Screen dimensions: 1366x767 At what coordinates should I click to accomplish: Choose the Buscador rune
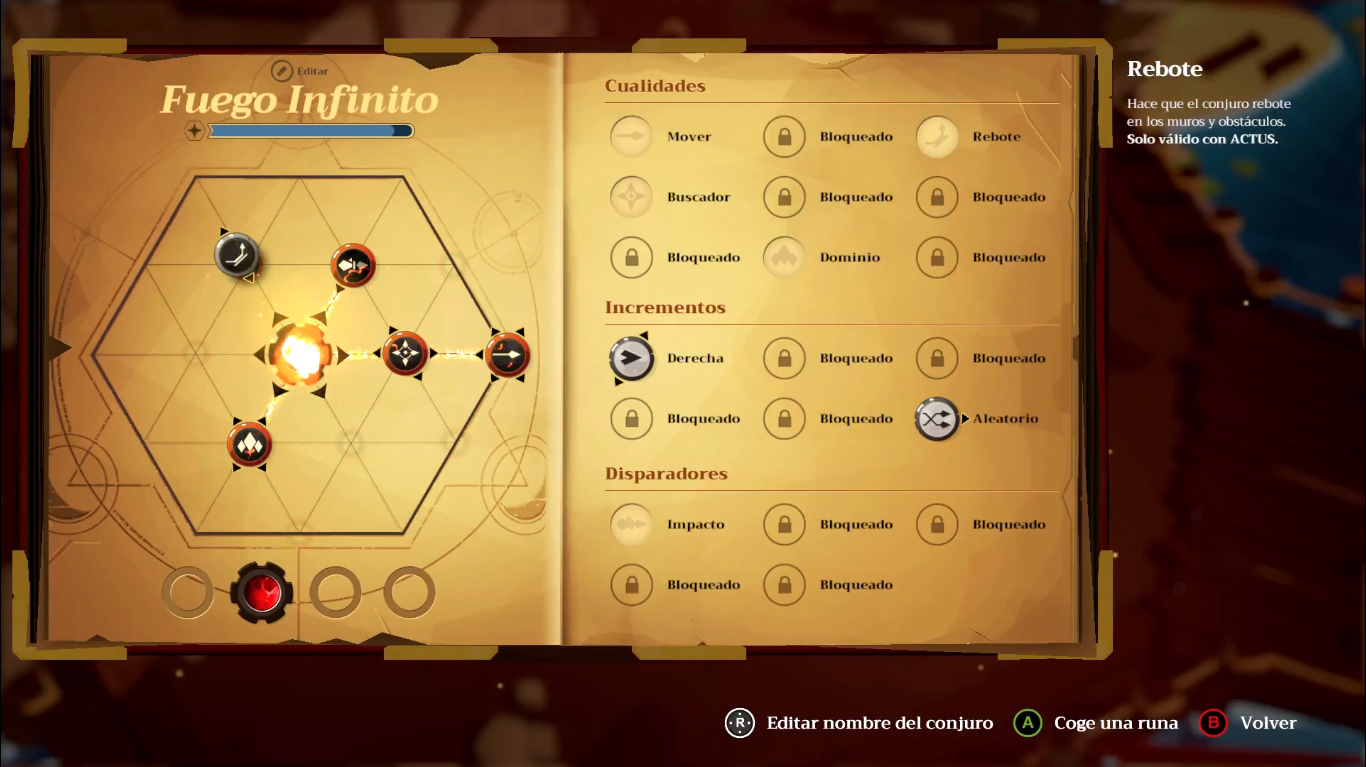pos(632,197)
